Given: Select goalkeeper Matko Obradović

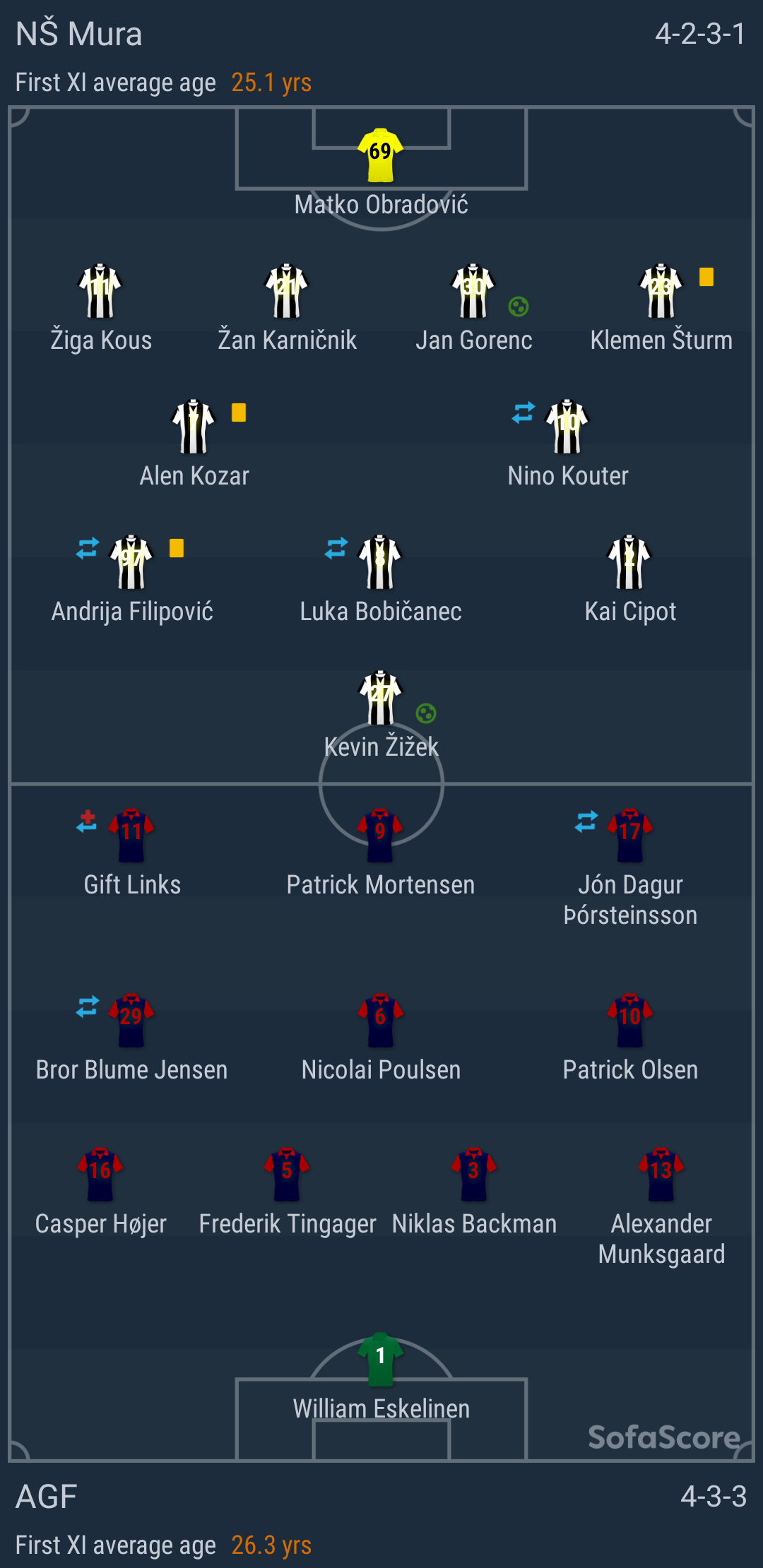Looking at the screenshot, I should click(x=381, y=155).
